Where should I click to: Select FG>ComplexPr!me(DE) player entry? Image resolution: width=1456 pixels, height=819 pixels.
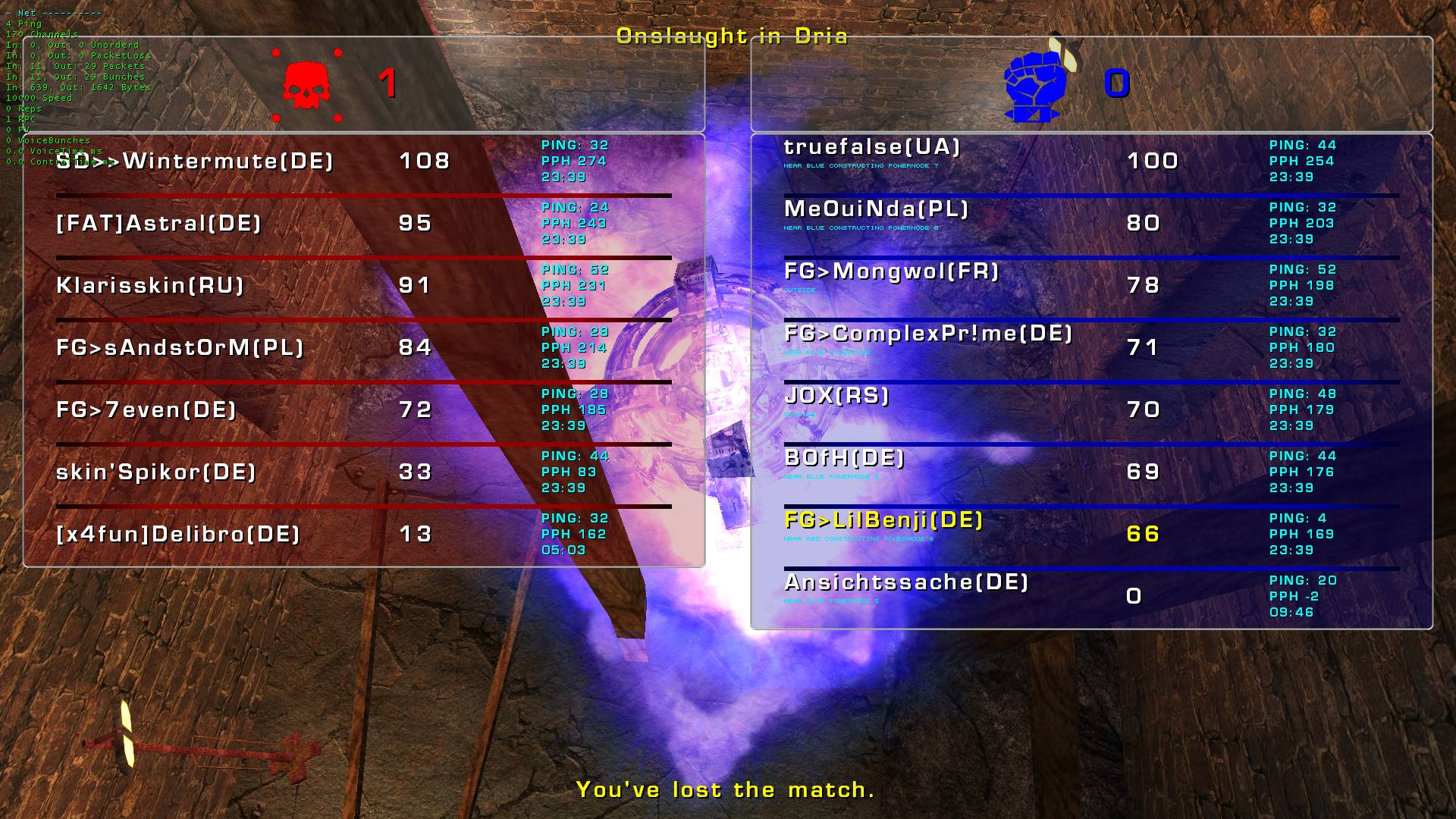pyautogui.click(x=928, y=334)
